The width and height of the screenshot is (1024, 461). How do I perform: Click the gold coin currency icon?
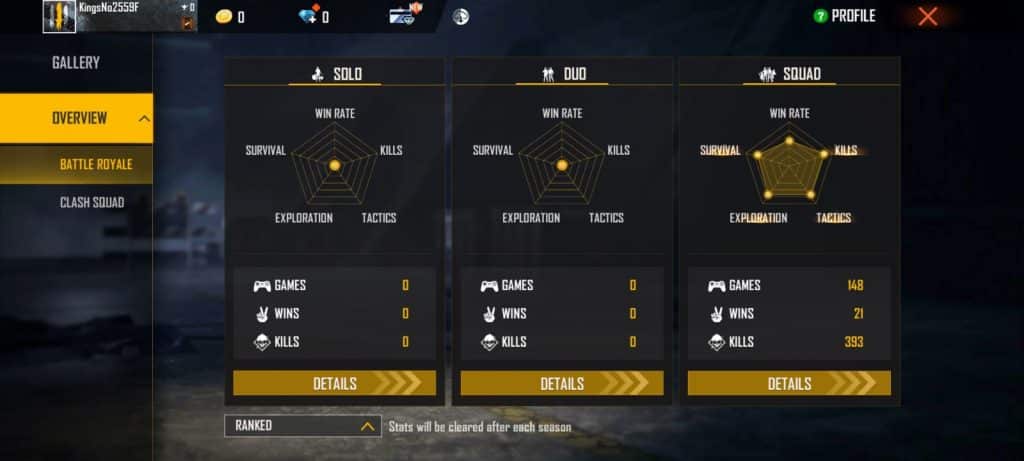click(x=224, y=16)
